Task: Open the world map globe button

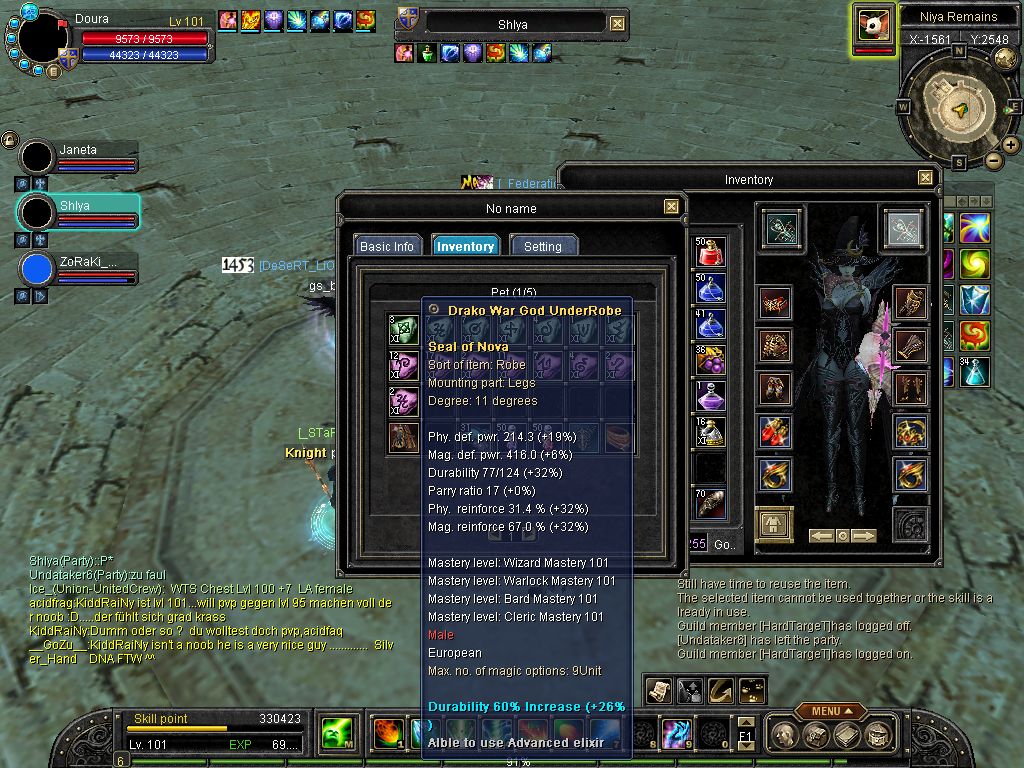Action: pos(1005,58)
